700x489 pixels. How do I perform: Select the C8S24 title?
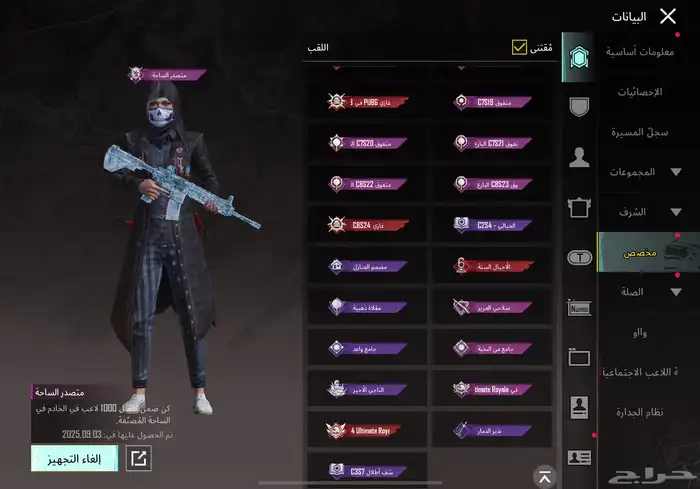(367, 224)
